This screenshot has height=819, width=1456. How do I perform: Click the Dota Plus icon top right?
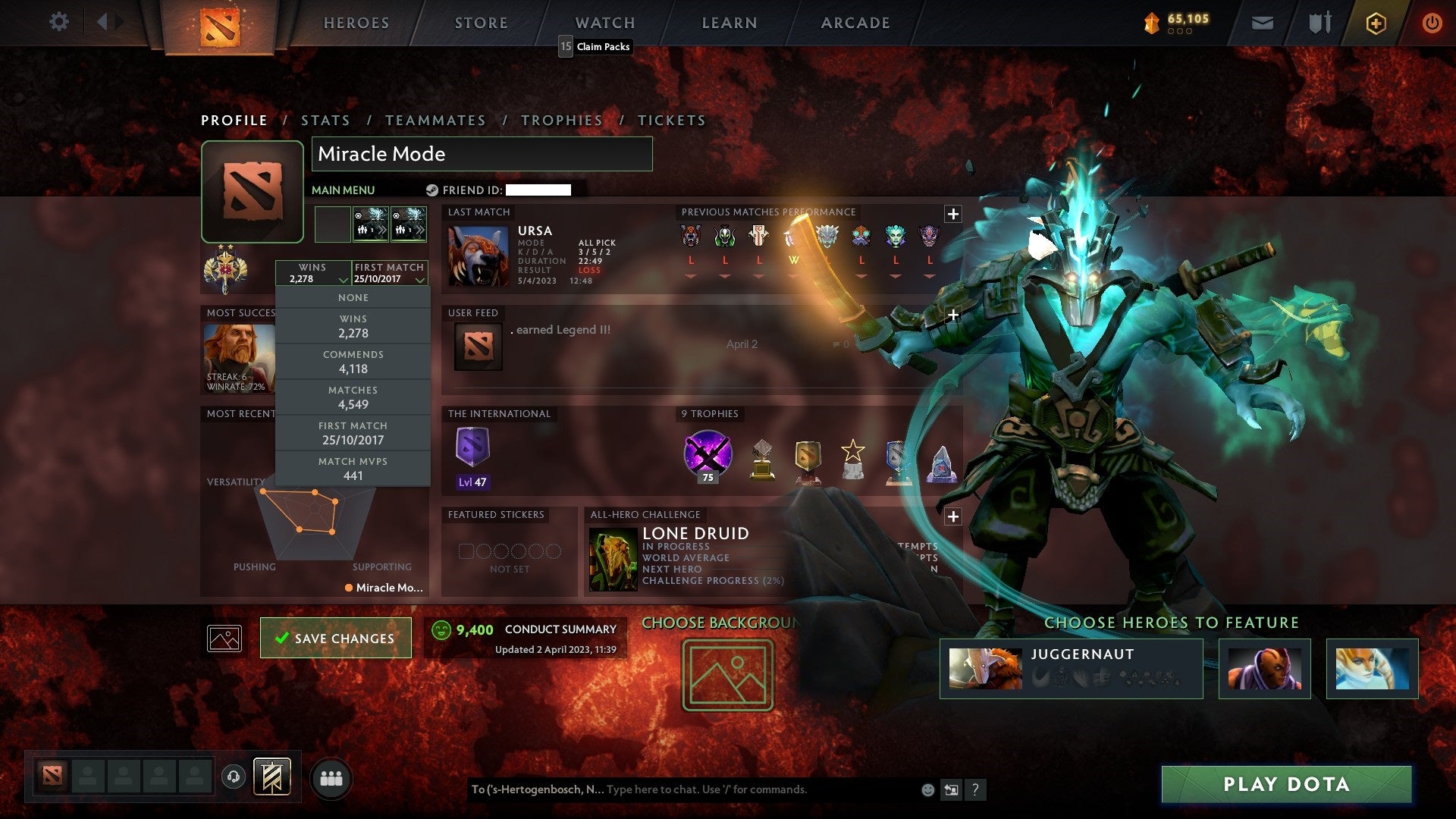pyautogui.click(x=1376, y=22)
